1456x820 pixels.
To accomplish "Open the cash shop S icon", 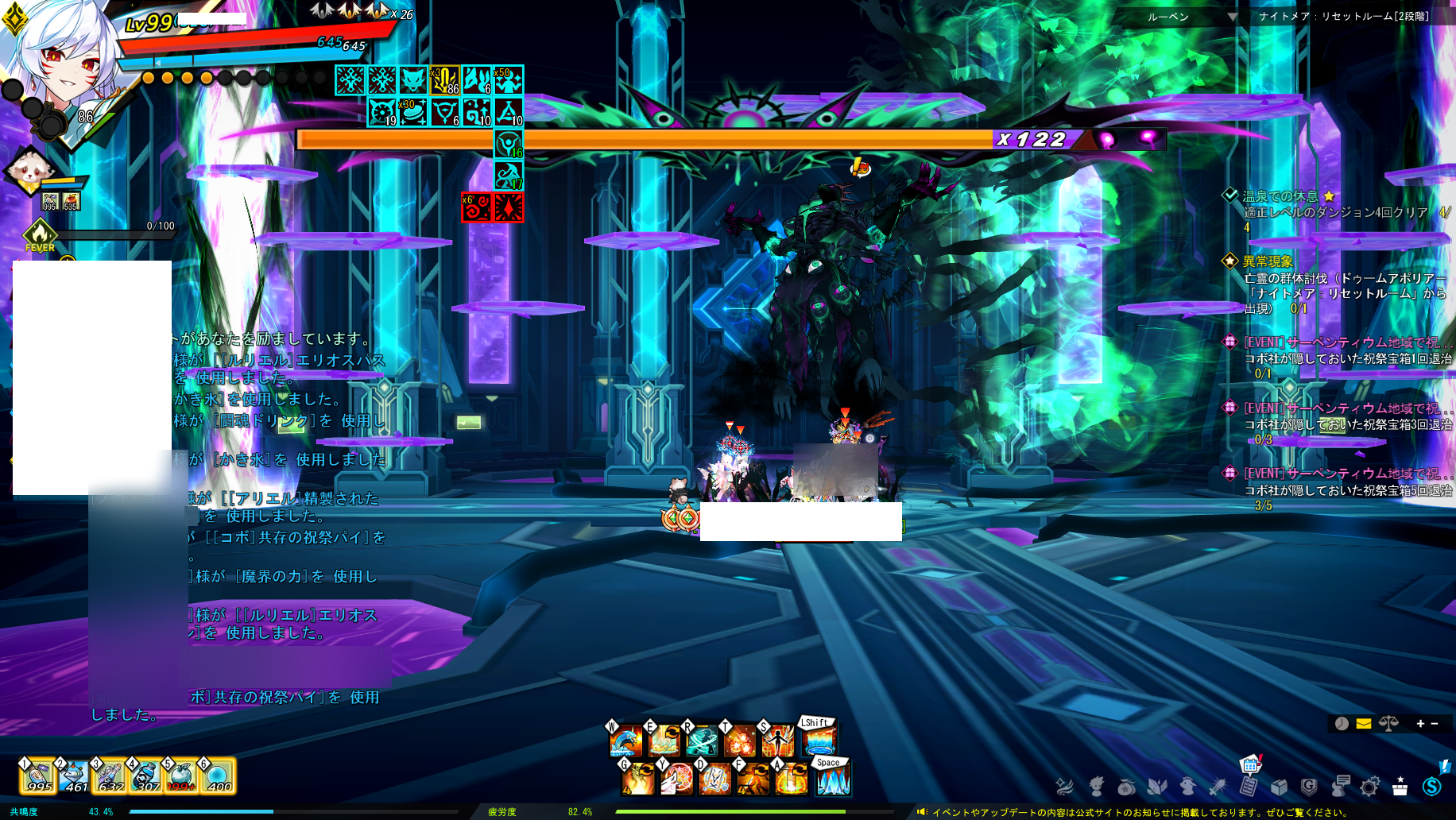I will coord(1431,787).
